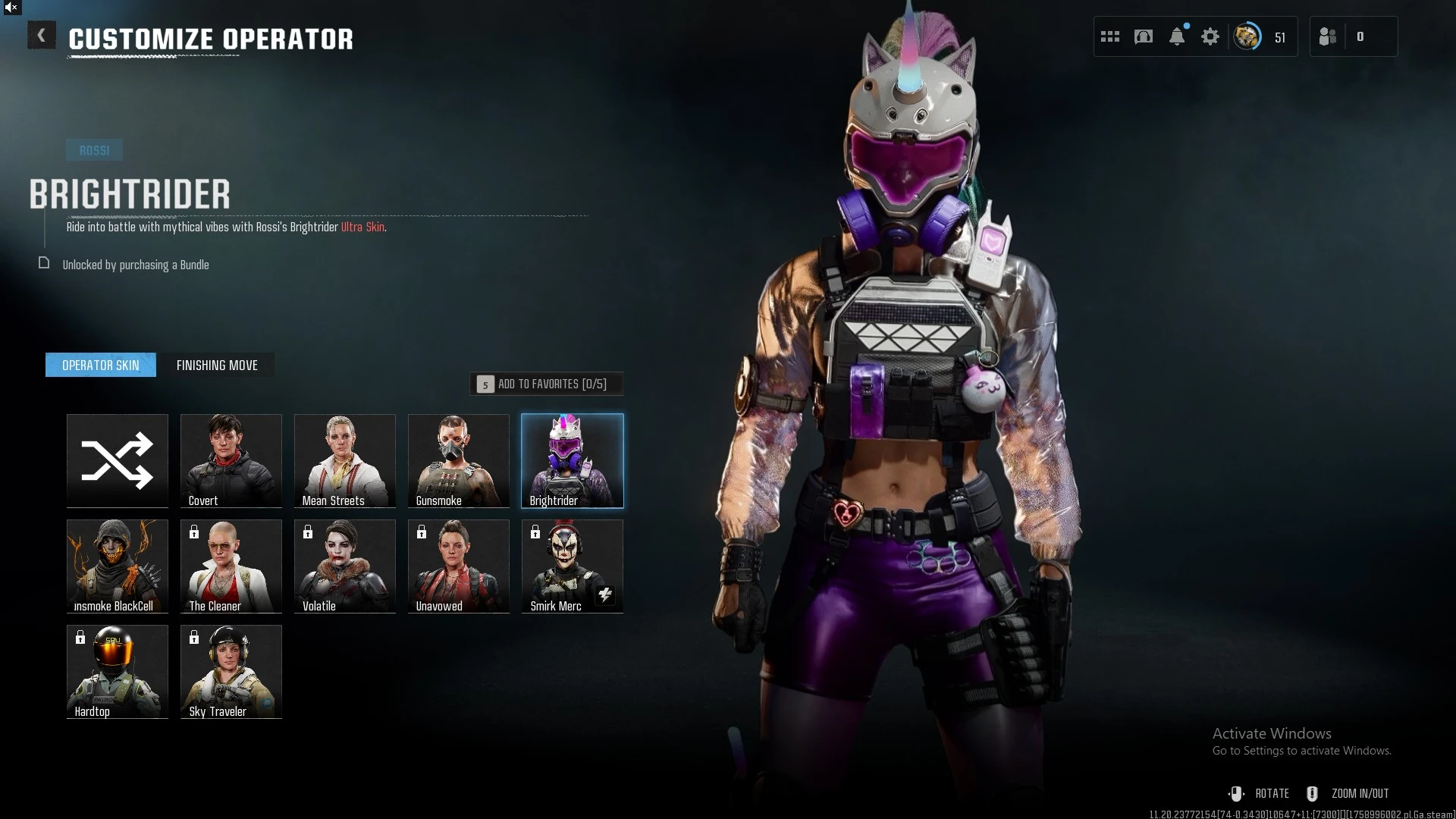Choose the Gunsmoke BlackCell skin
The height and width of the screenshot is (819, 1456).
pos(118,566)
